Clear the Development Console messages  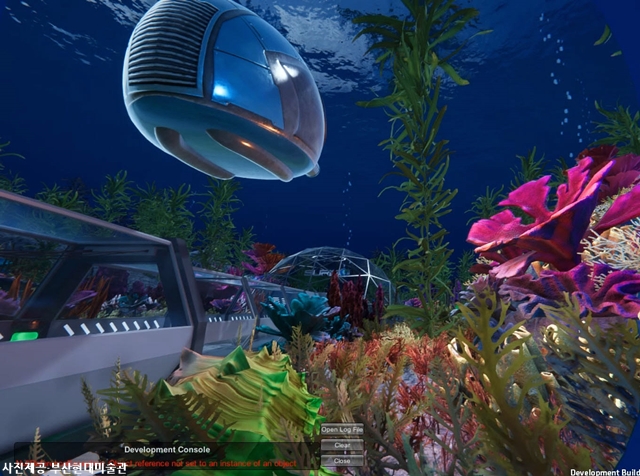tap(342, 446)
